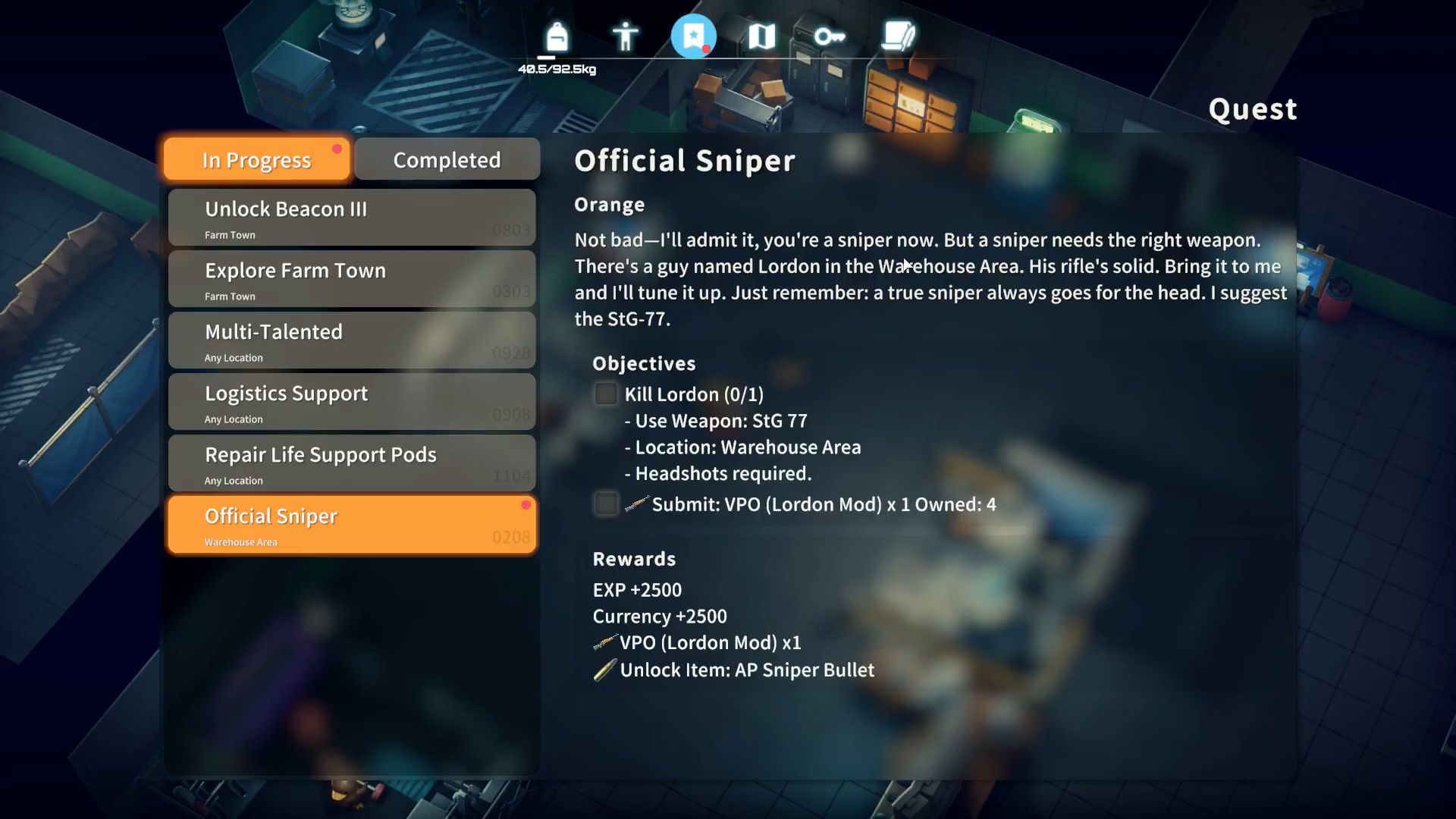The width and height of the screenshot is (1456, 819).
Task: Click the AP Sniper Bullet reward icon
Action: (x=604, y=670)
